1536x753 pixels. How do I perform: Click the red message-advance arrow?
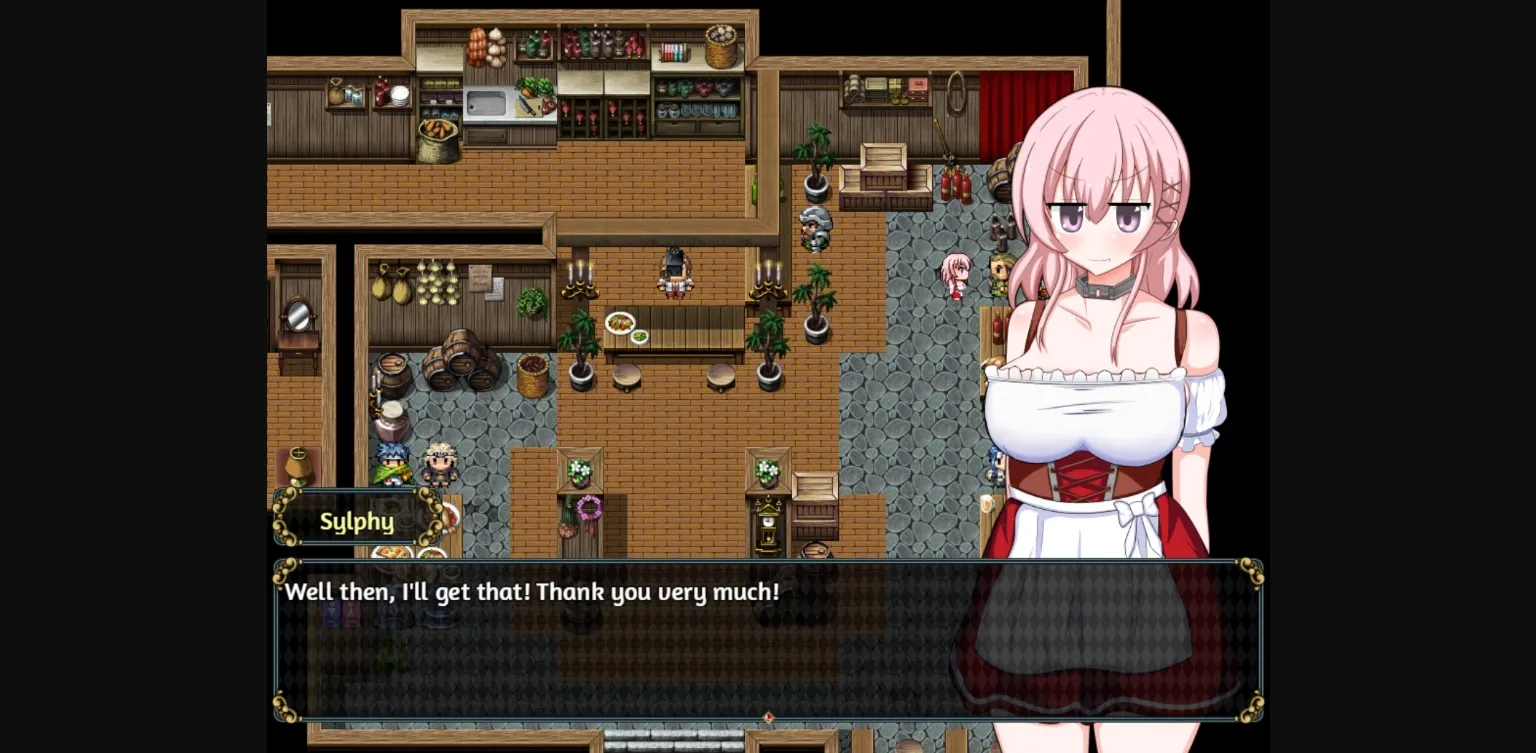pos(768,716)
